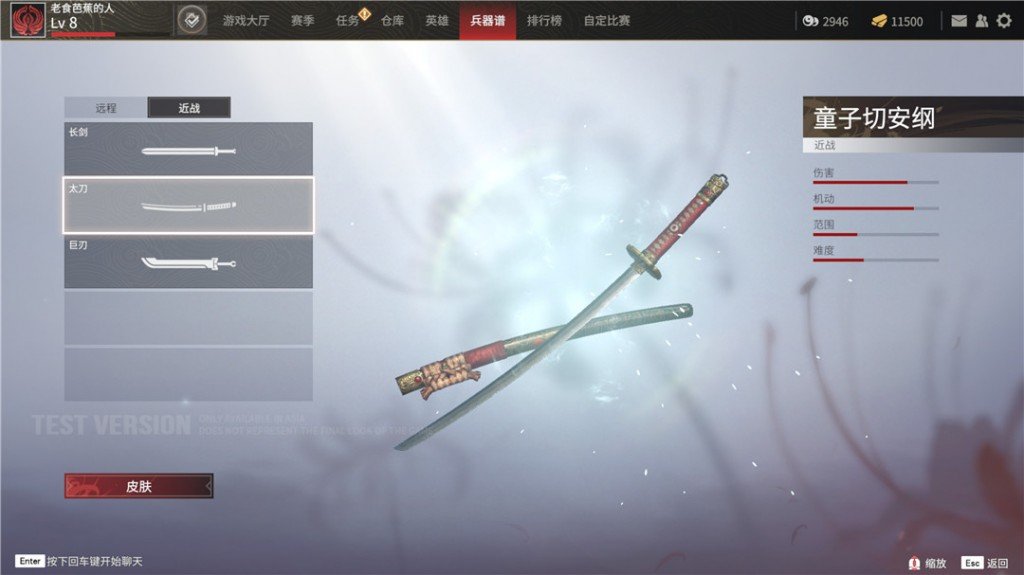Click the player avatar portrait
The image size is (1024, 575).
click(27, 21)
